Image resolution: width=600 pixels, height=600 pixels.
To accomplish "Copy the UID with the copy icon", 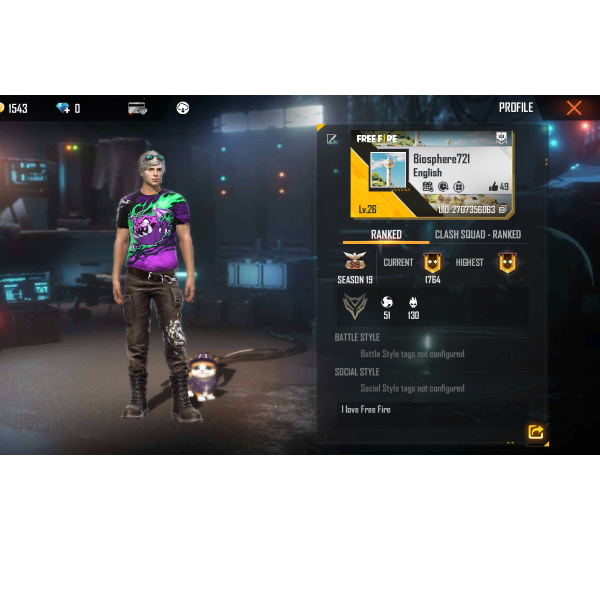I will tap(503, 210).
